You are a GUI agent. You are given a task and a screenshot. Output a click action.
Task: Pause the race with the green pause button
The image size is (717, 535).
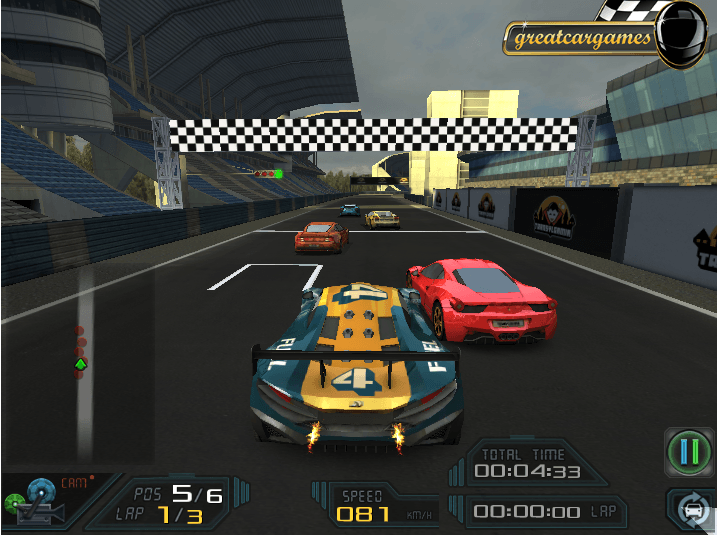(x=689, y=452)
